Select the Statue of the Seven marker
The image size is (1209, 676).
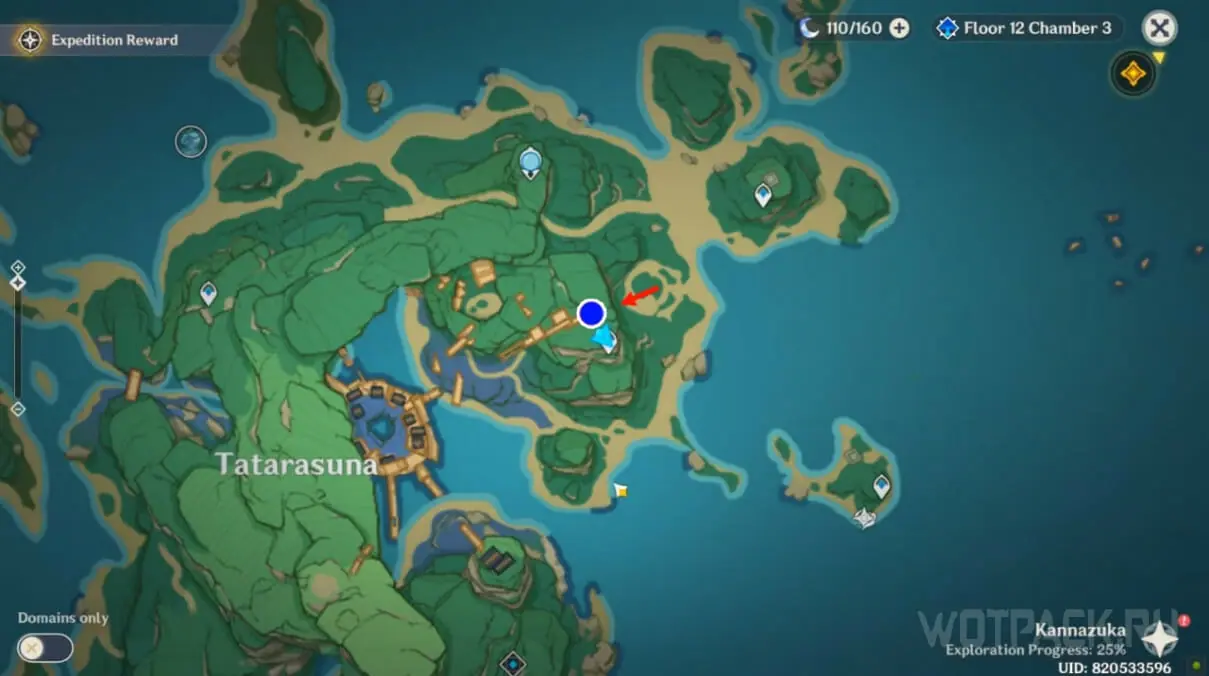tap(530, 160)
